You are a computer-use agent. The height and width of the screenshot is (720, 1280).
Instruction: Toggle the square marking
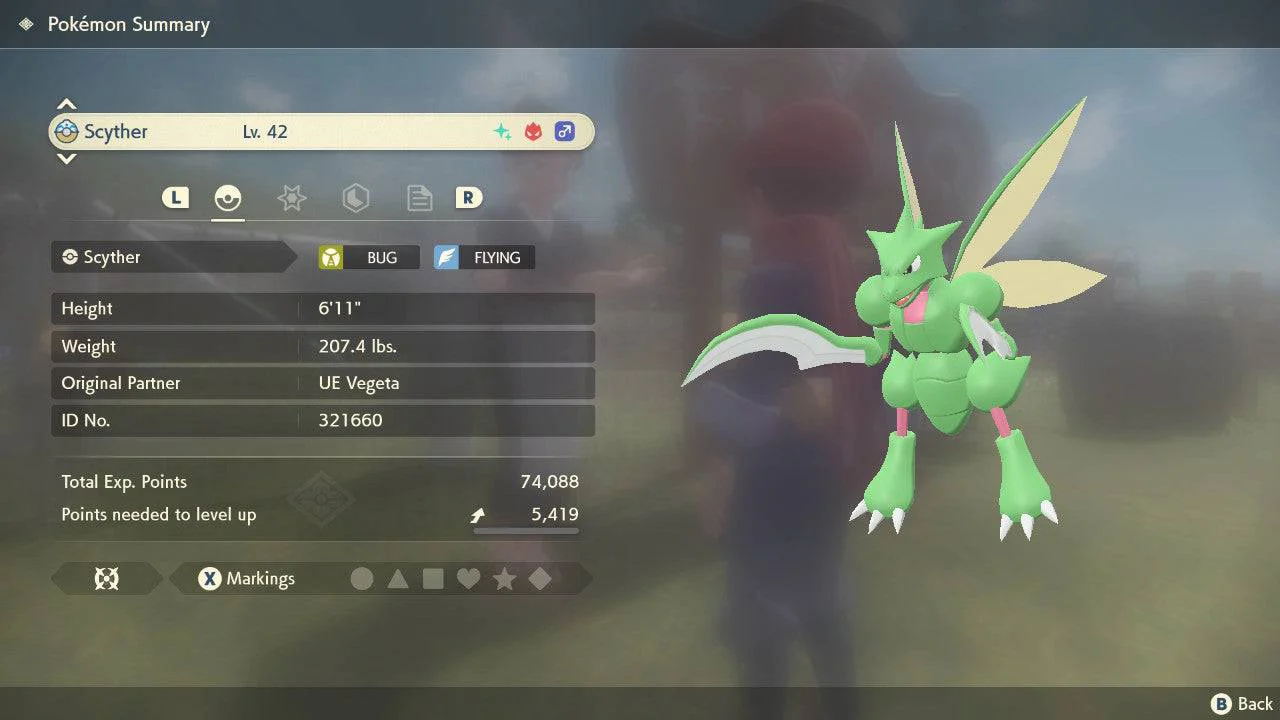[x=433, y=579]
